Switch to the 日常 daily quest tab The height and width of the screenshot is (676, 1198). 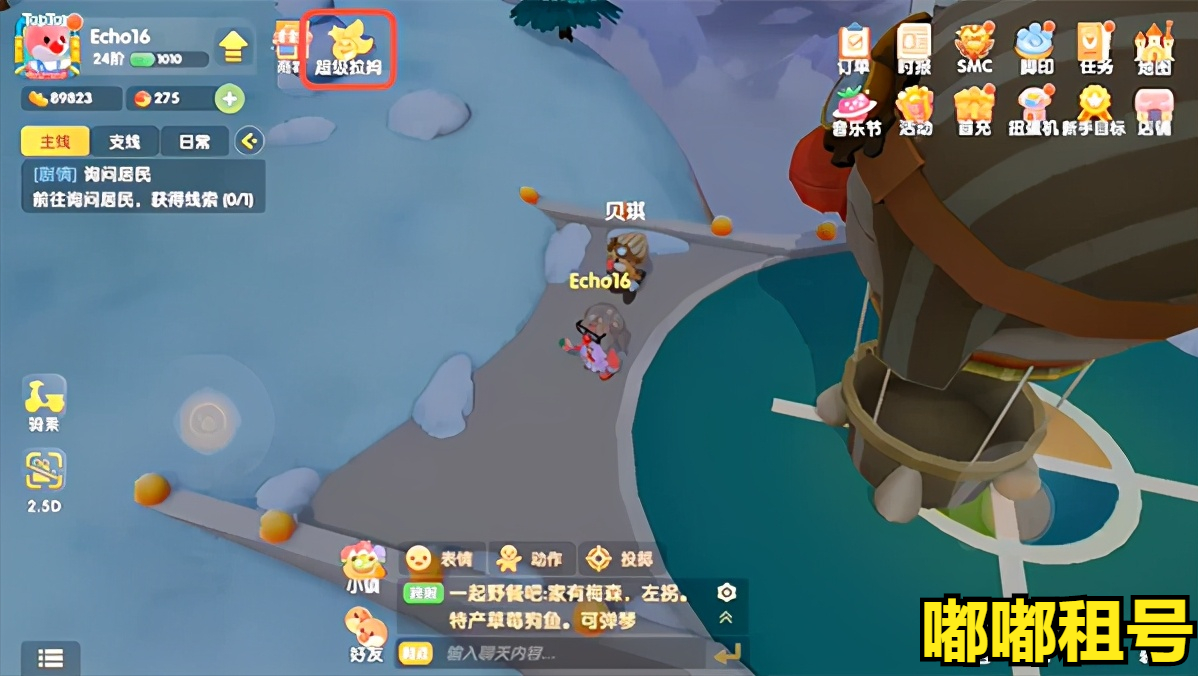coord(193,141)
